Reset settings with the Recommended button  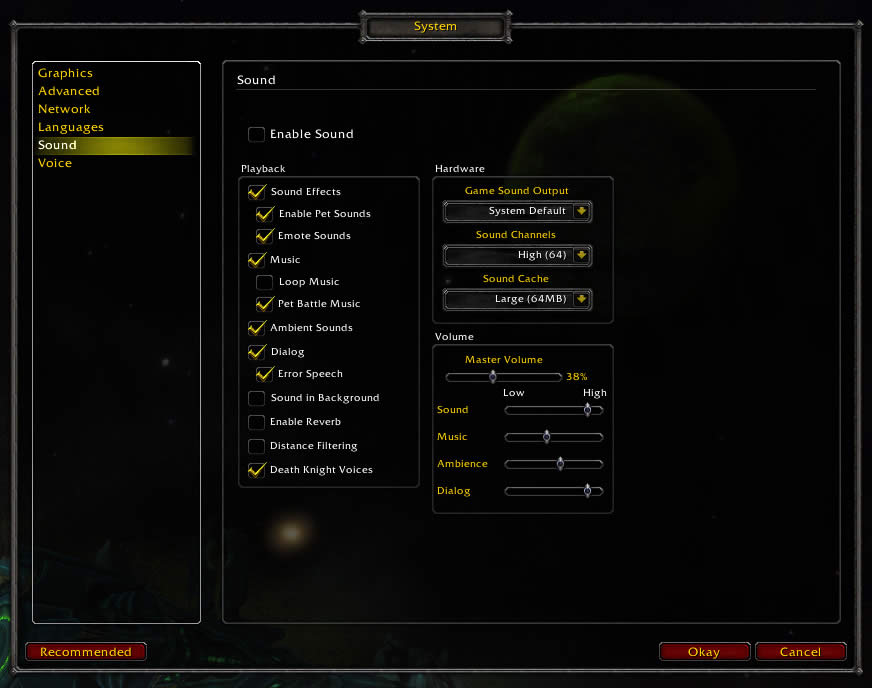(86, 652)
